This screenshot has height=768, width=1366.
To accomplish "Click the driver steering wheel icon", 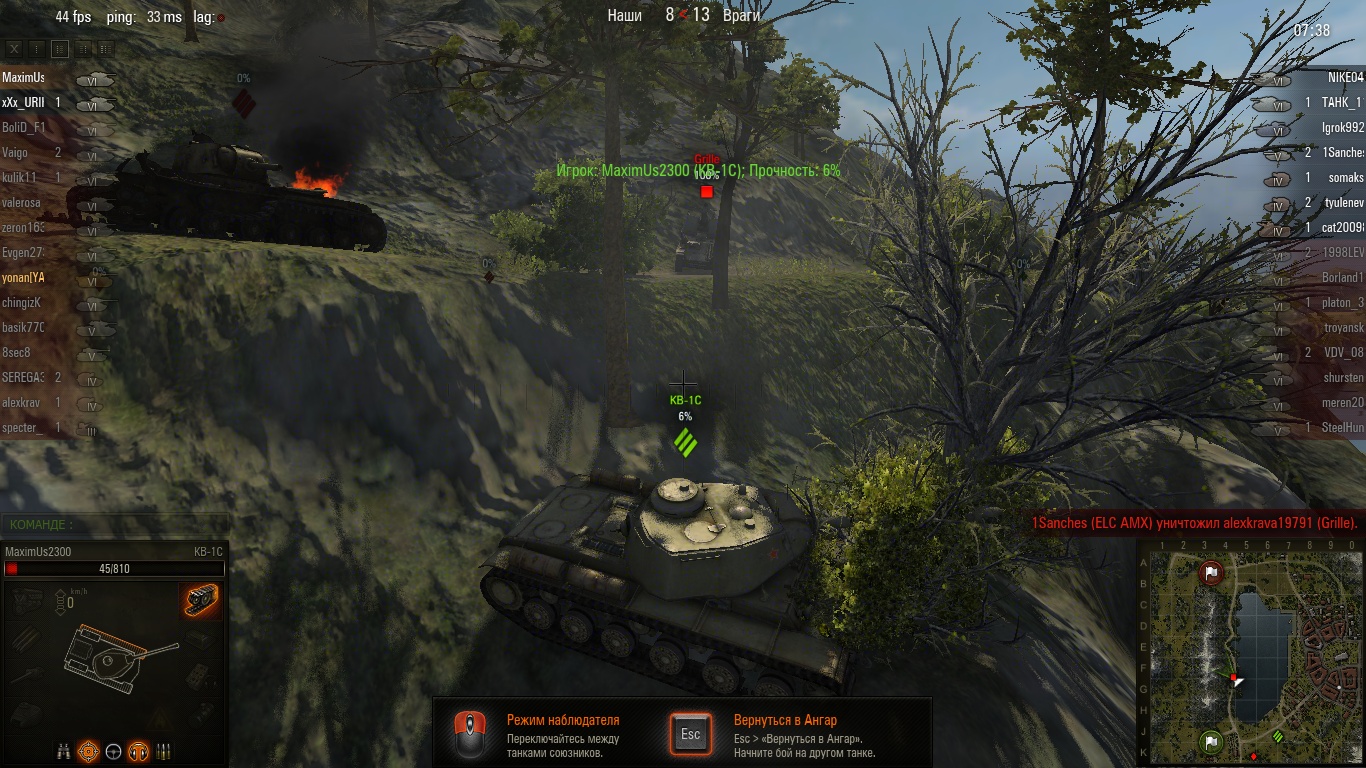I will [113, 750].
